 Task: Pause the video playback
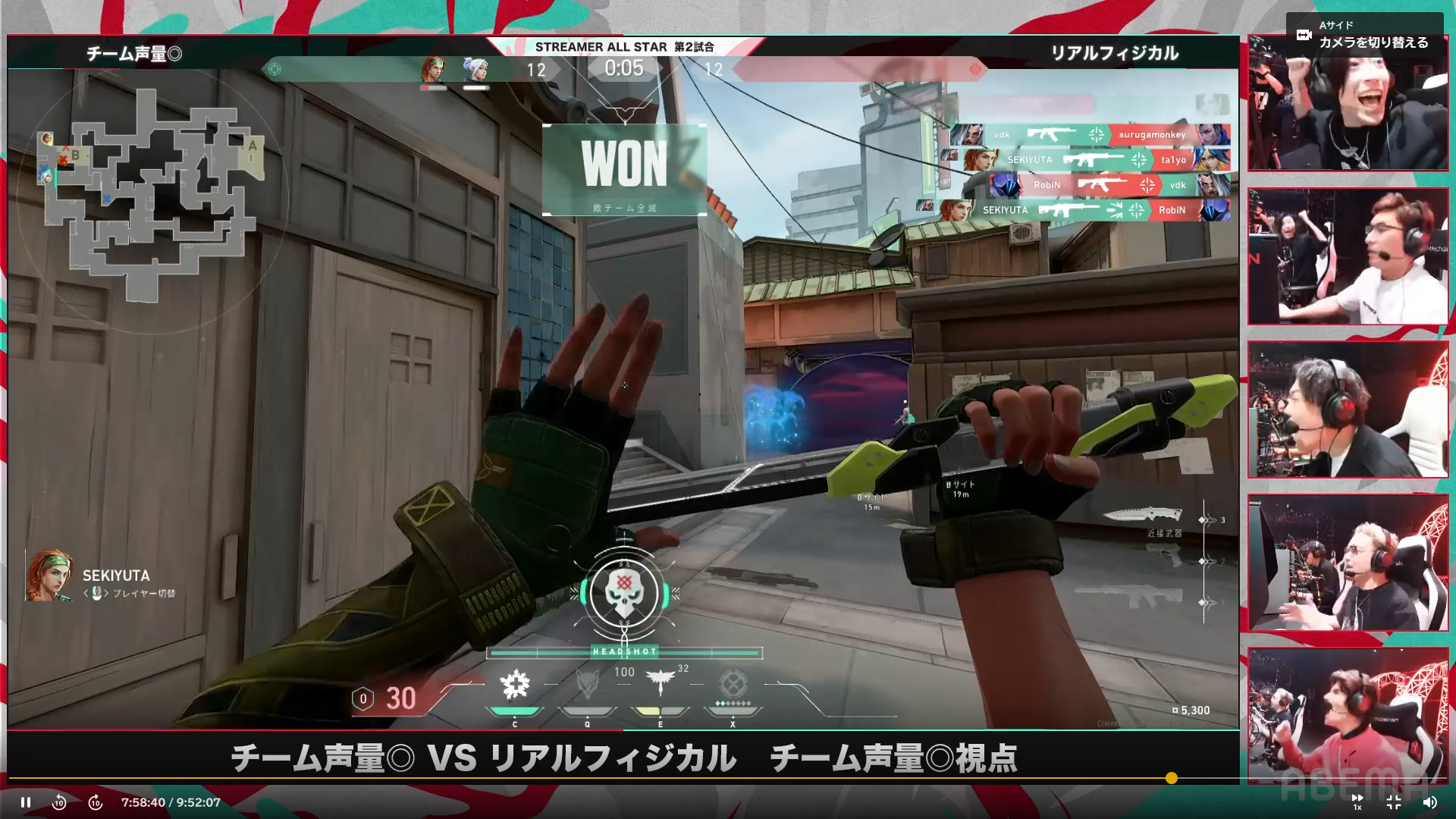click(26, 802)
